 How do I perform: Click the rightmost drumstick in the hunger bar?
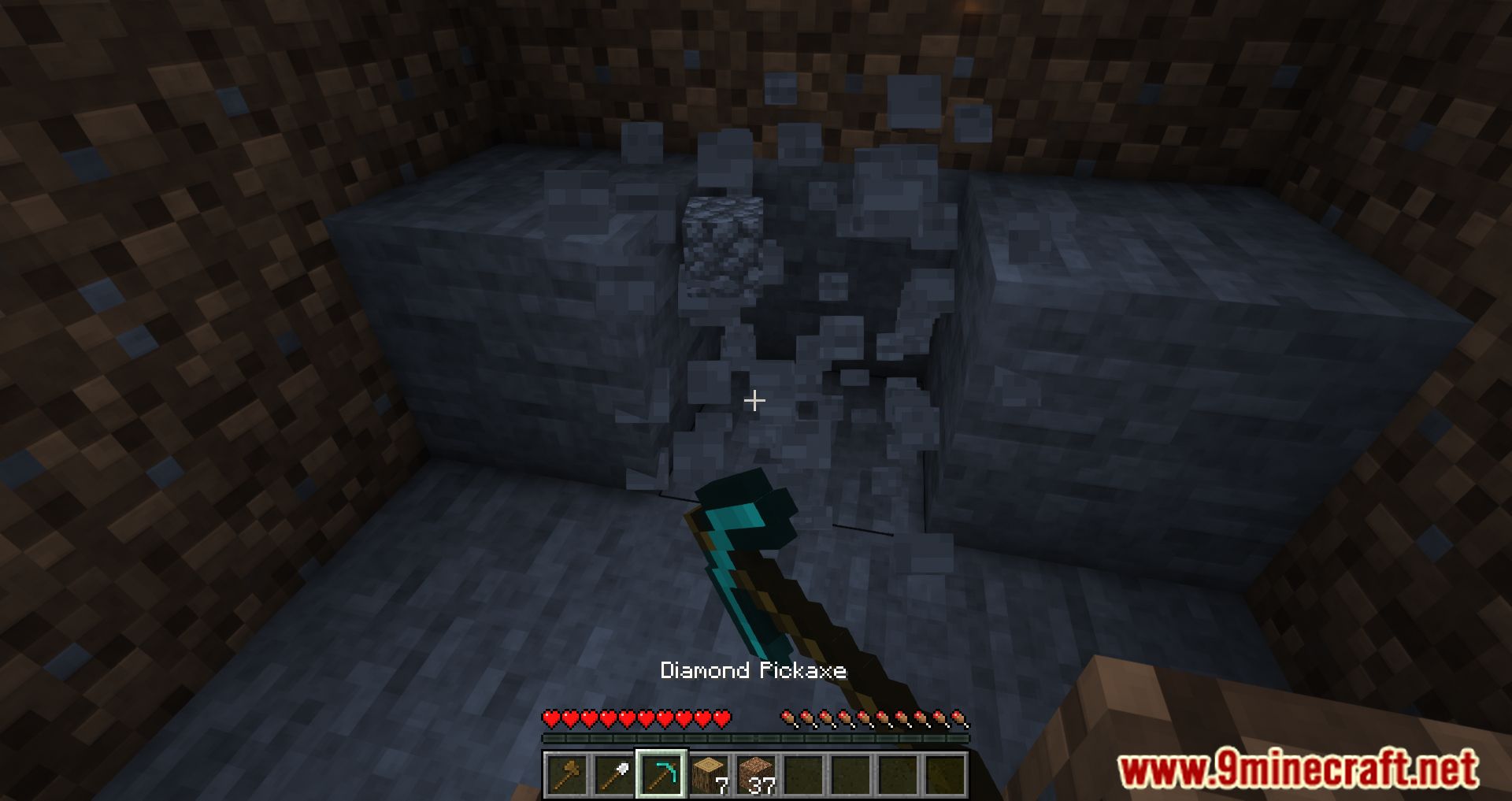click(x=962, y=720)
